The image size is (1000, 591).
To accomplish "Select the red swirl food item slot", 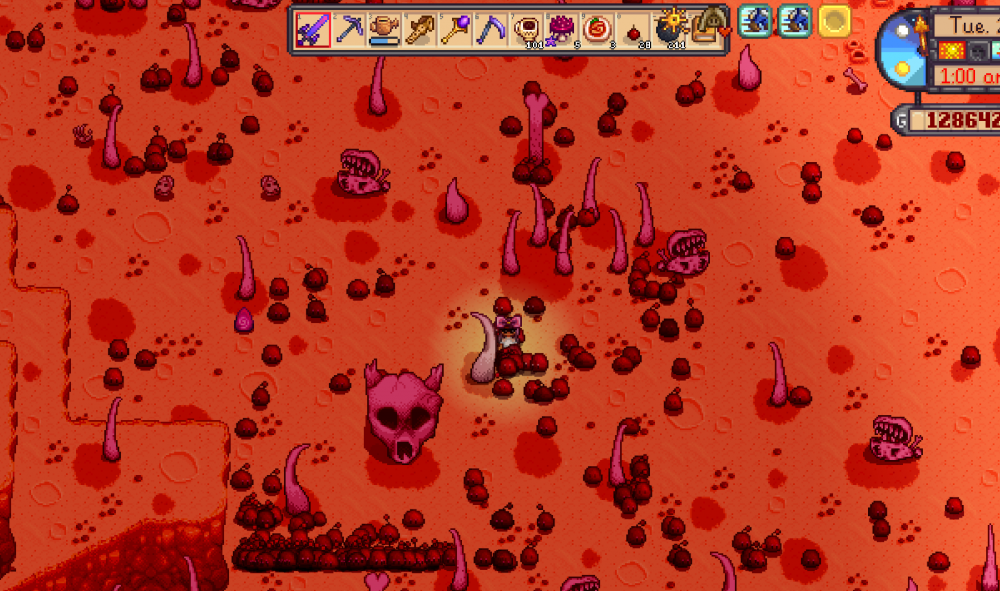I will pos(599,29).
